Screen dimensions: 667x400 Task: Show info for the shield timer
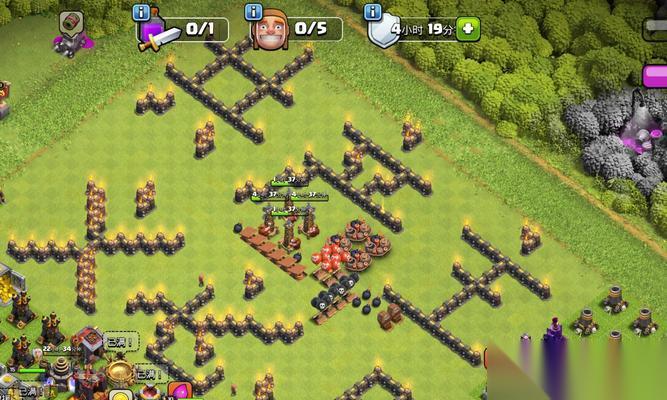tap(373, 12)
